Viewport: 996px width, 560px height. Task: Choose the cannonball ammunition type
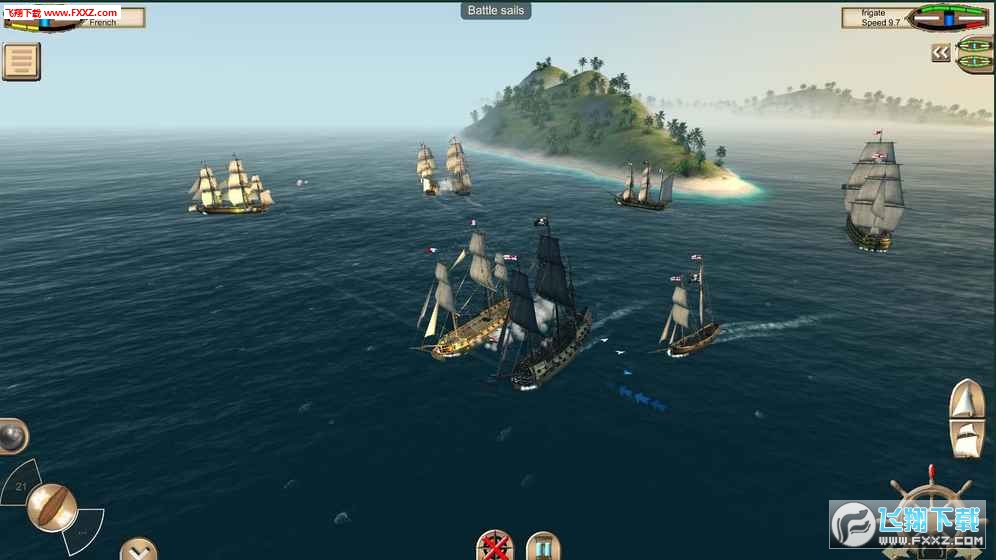[x=11, y=435]
